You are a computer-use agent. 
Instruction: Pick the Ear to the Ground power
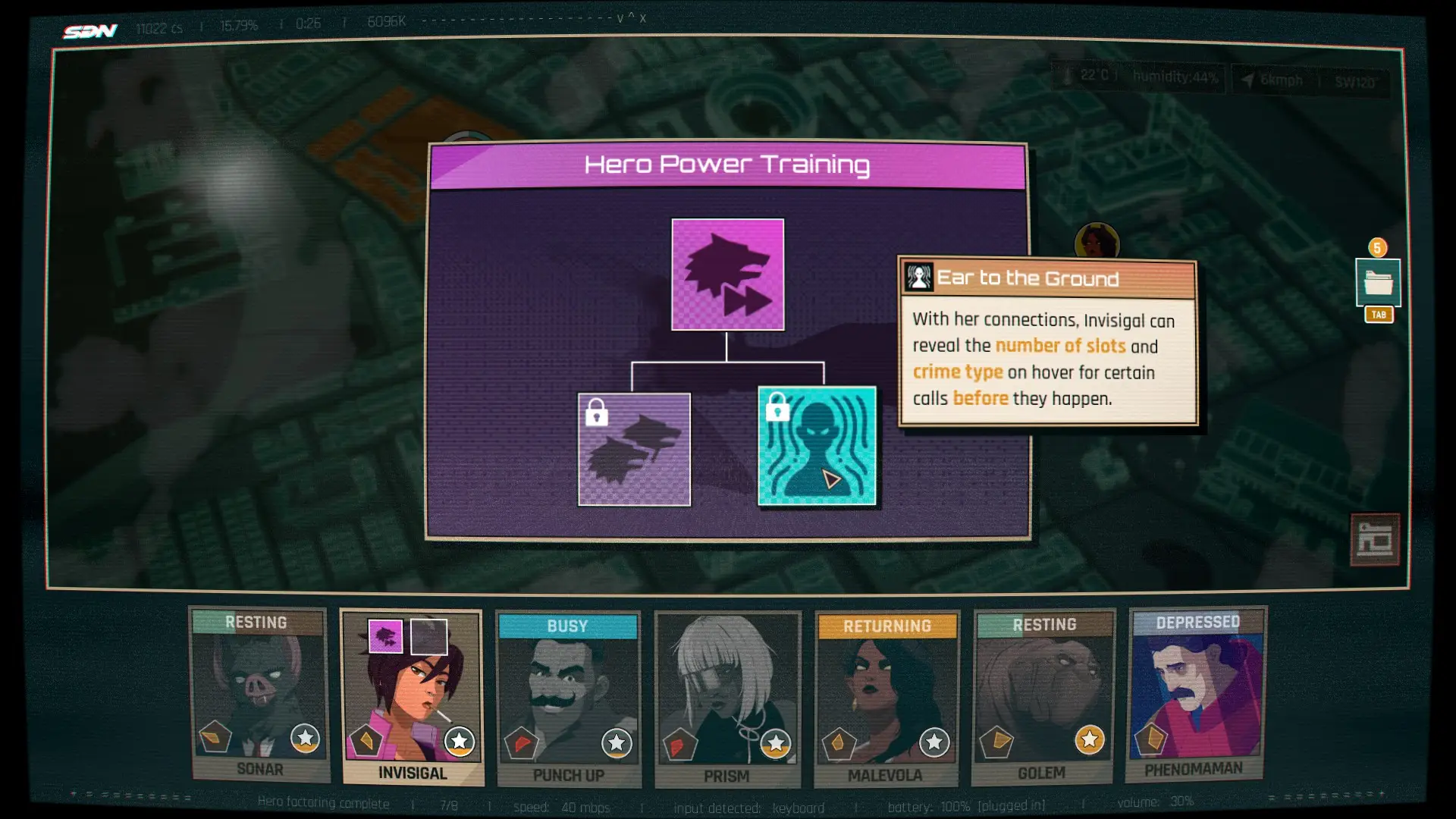(817, 446)
